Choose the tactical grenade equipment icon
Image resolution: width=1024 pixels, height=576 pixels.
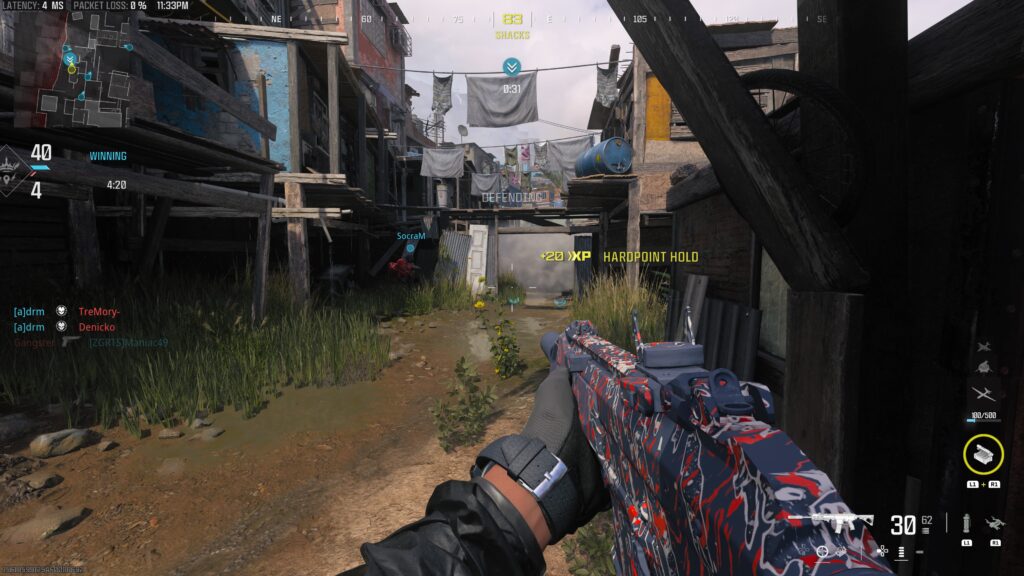[x=966, y=522]
